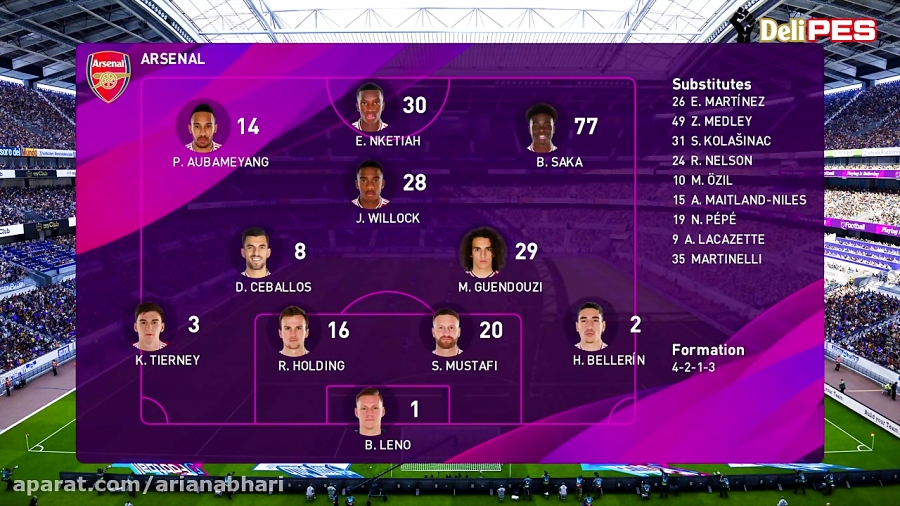This screenshot has width=900, height=506.
Task: Pick A. Lacazette from the substitutes
Action: coord(718,239)
